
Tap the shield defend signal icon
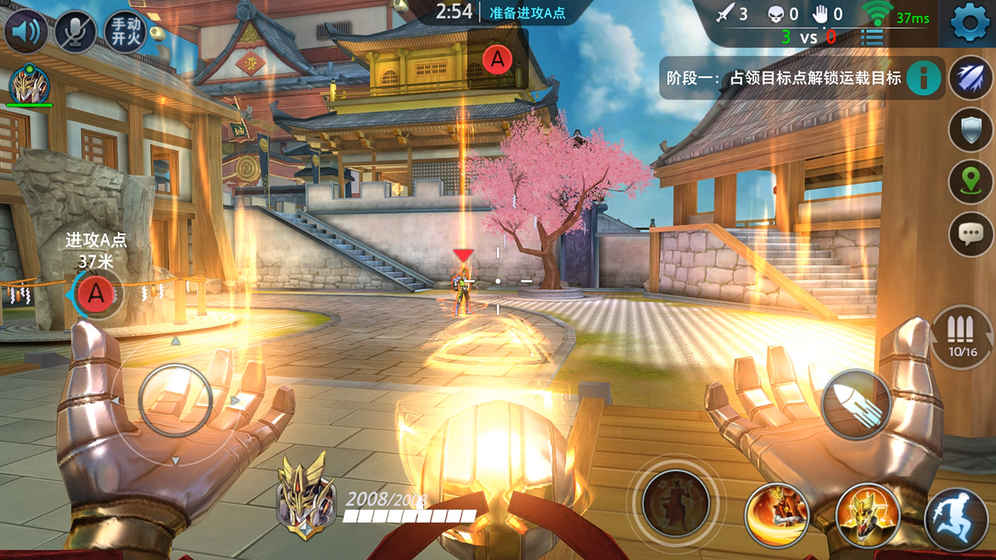tap(970, 130)
